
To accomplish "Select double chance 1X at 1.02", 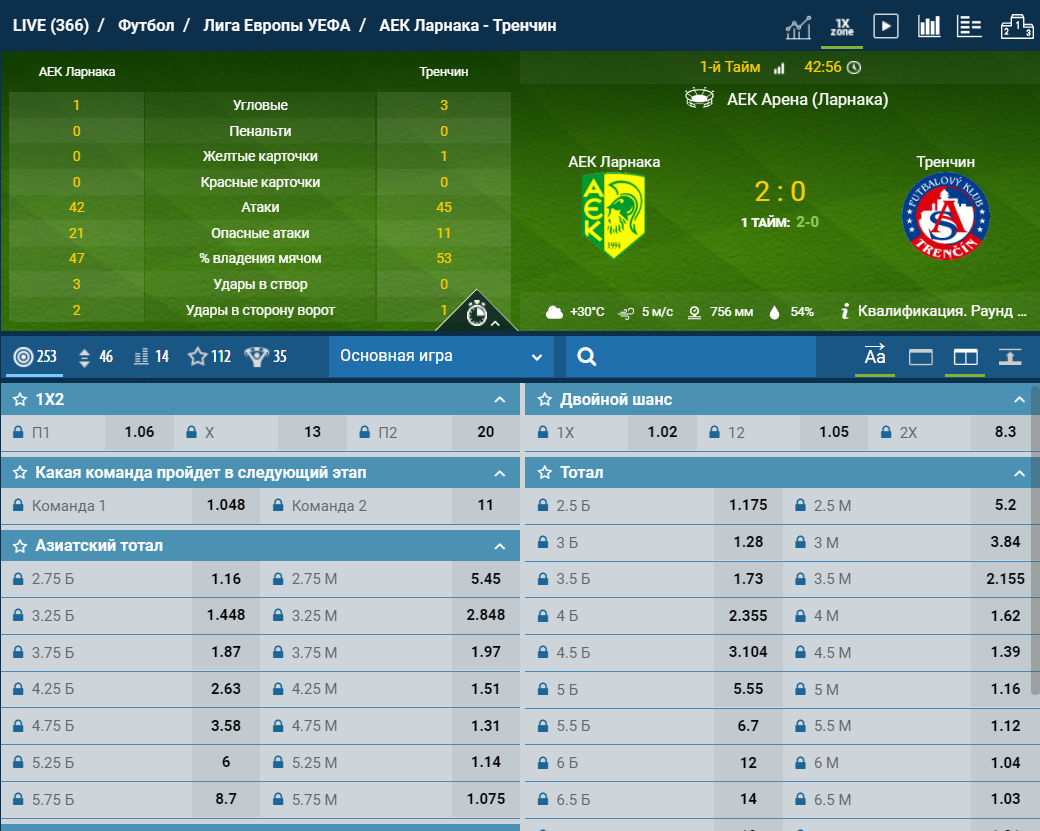I will pyautogui.click(x=662, y=432).
